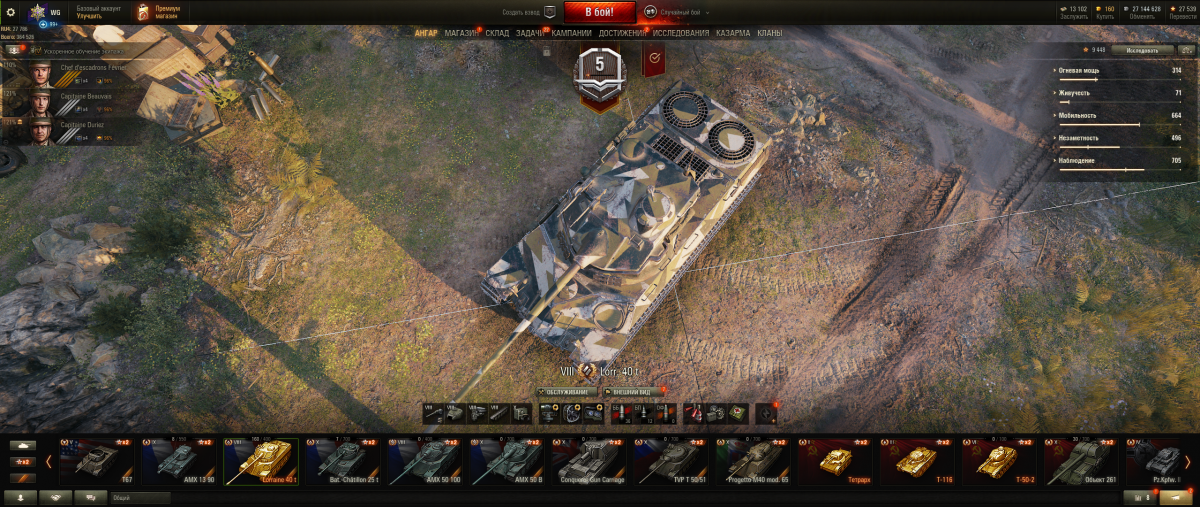Open the ЗАДАЧИ tab
This screenshot has width=1200, height=507.
pos(530,33)
